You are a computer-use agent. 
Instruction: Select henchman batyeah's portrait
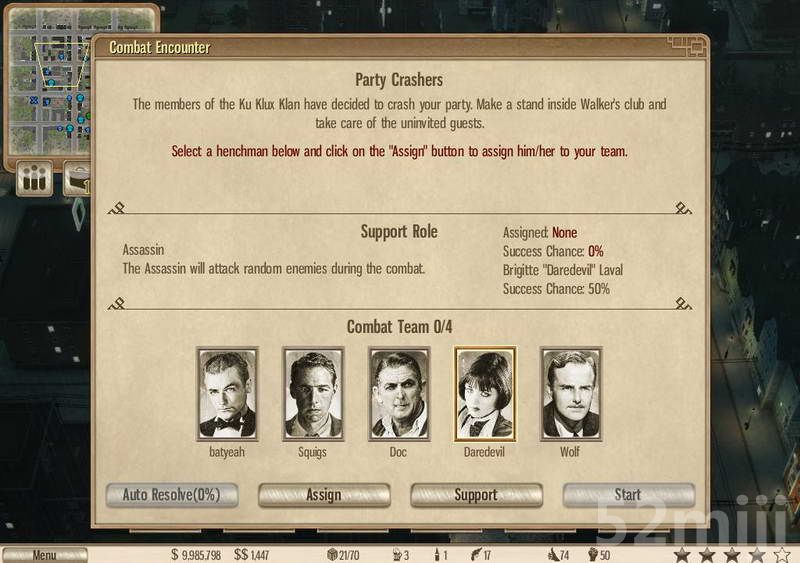227,394
